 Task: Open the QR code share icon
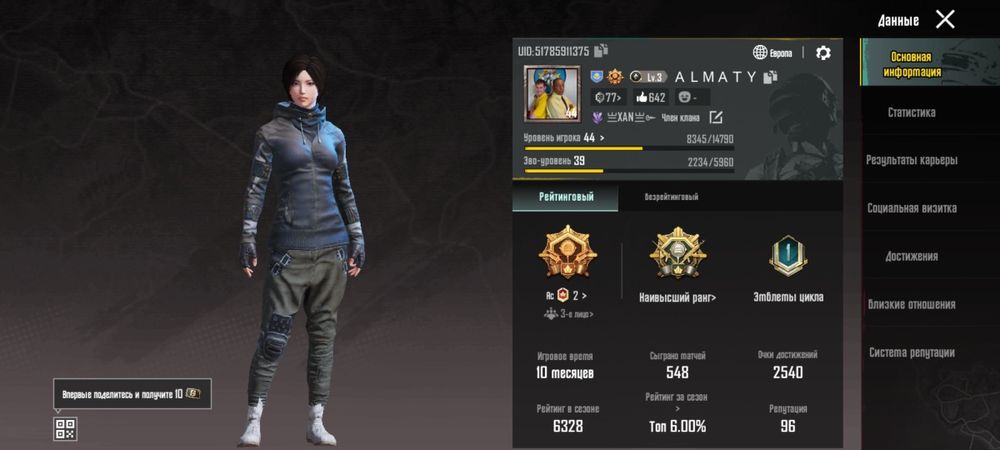[65, 429]
